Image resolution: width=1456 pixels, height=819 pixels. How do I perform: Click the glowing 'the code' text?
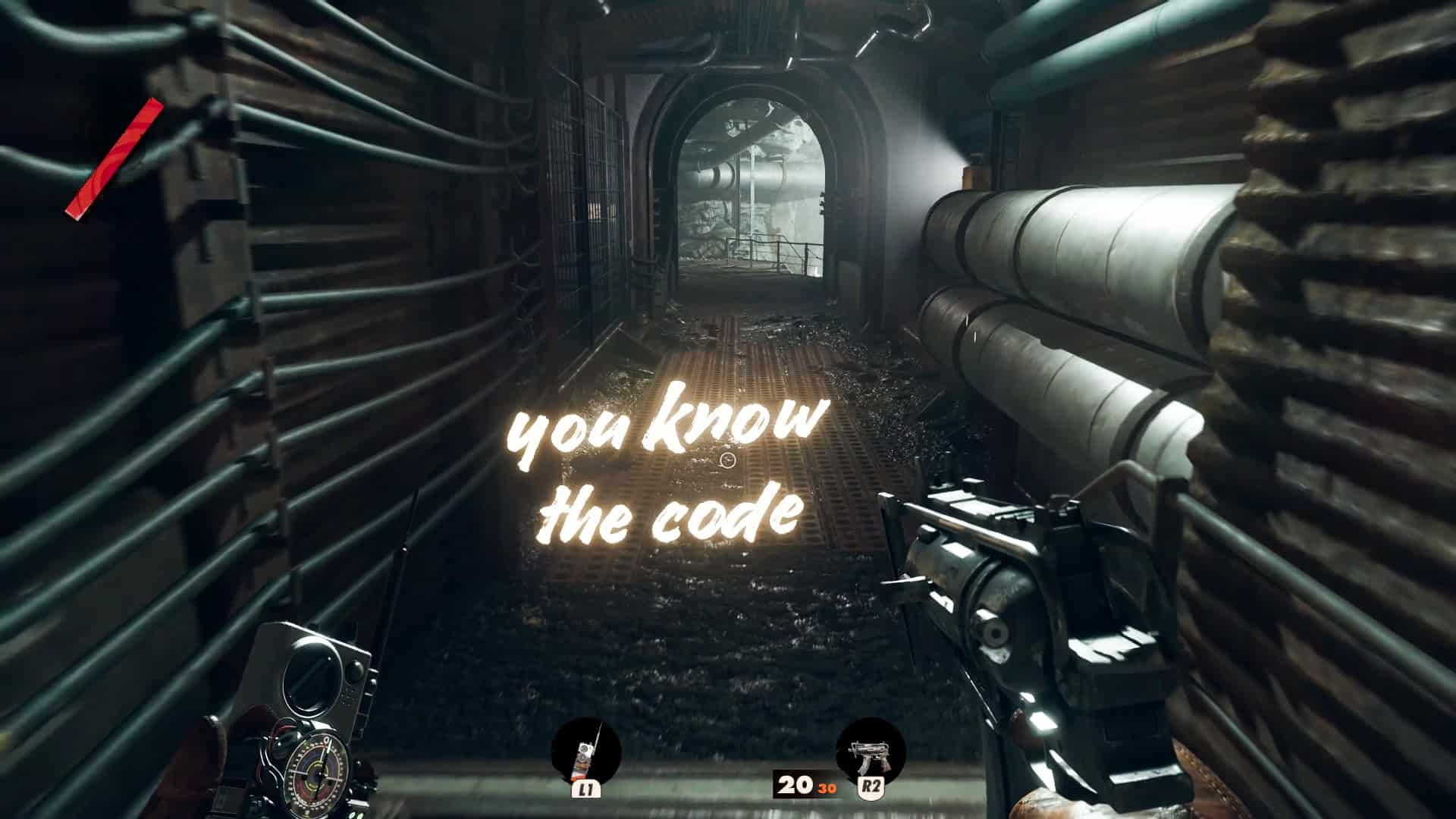pos(671,516)
